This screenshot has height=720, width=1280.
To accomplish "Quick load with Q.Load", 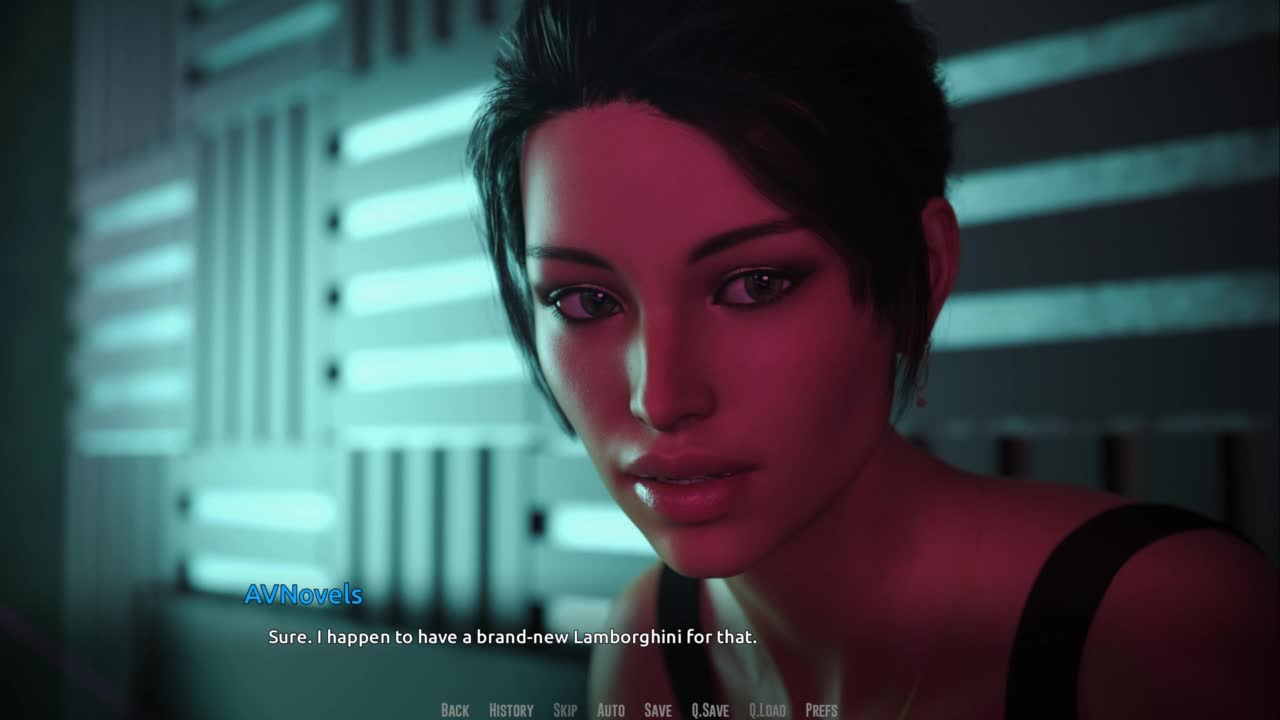I will point(767,710).
